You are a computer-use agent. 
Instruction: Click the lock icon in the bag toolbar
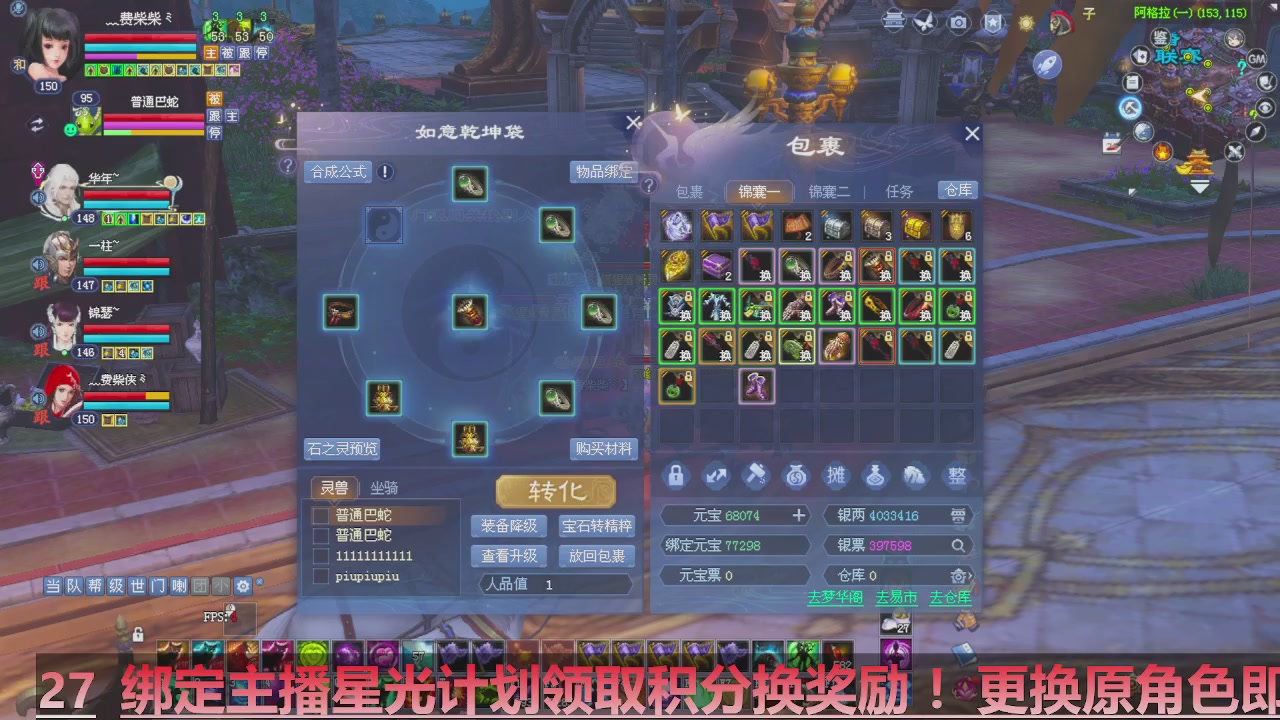(676, 477)
